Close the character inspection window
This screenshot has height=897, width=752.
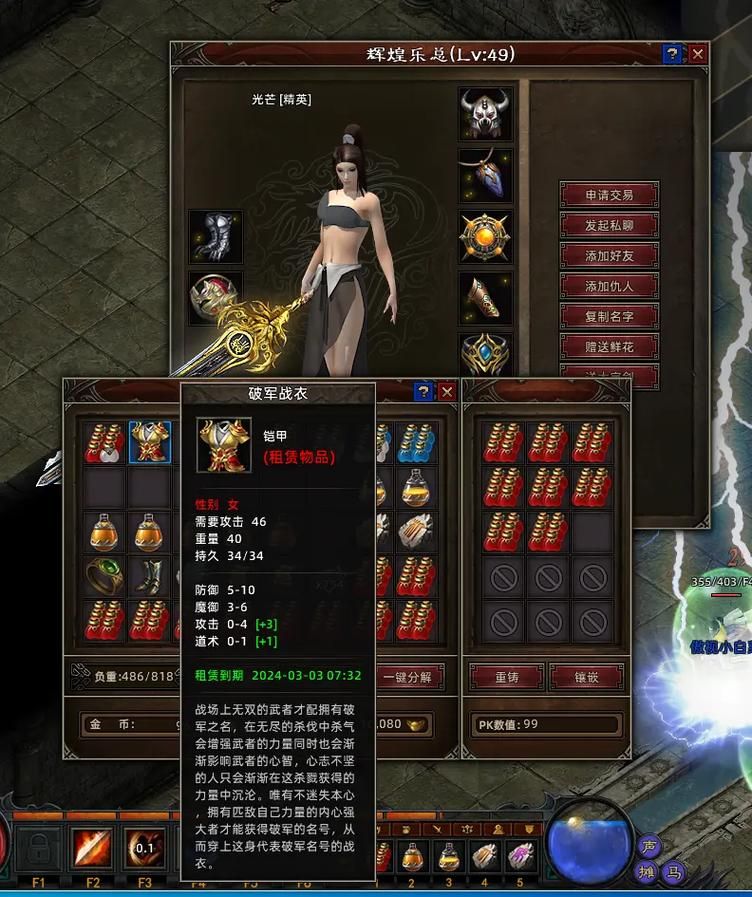click(x=698, y=54)
